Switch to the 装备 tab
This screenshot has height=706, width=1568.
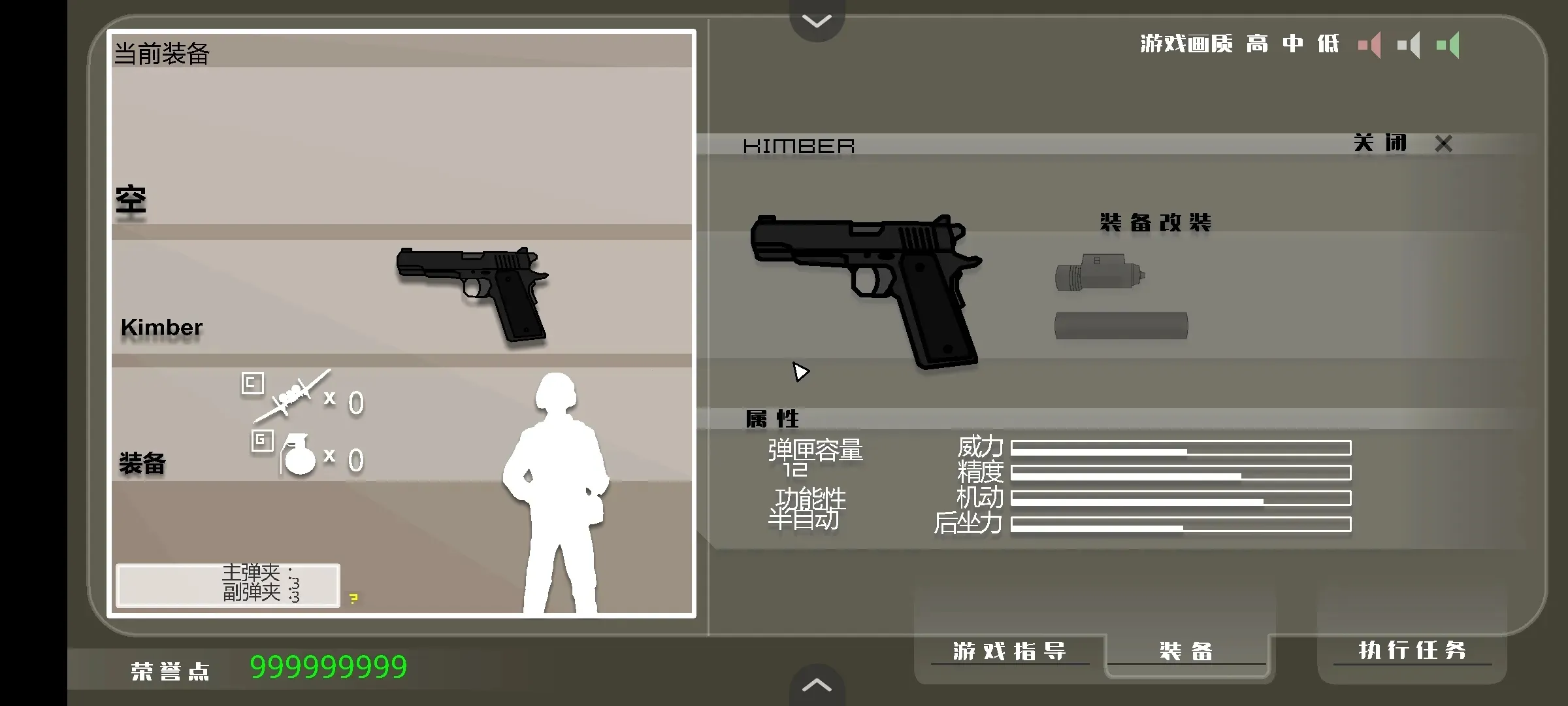(x=1187, y=651)
